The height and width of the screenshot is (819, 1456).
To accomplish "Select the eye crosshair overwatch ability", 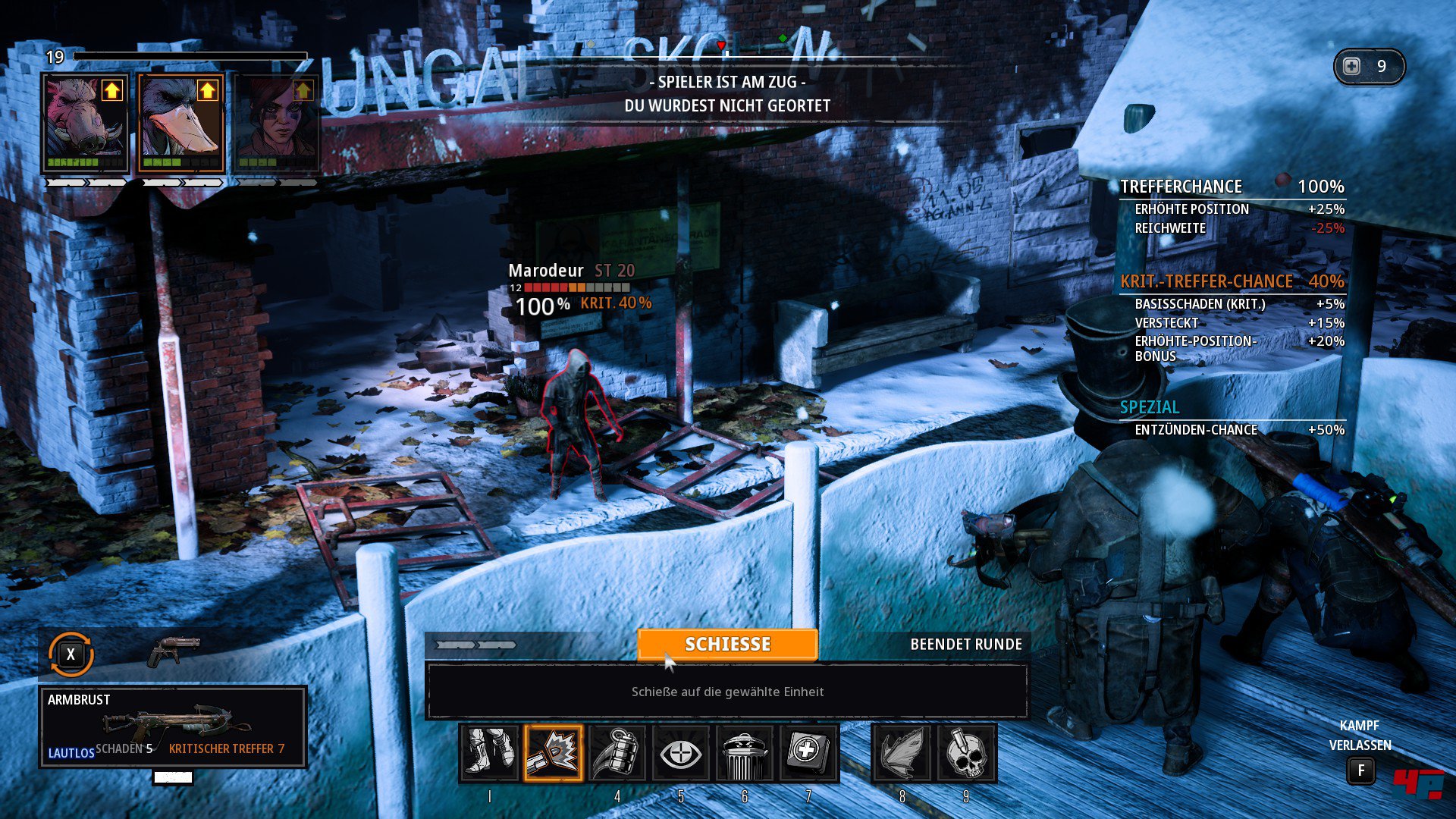I will click(x=680, y=752).
